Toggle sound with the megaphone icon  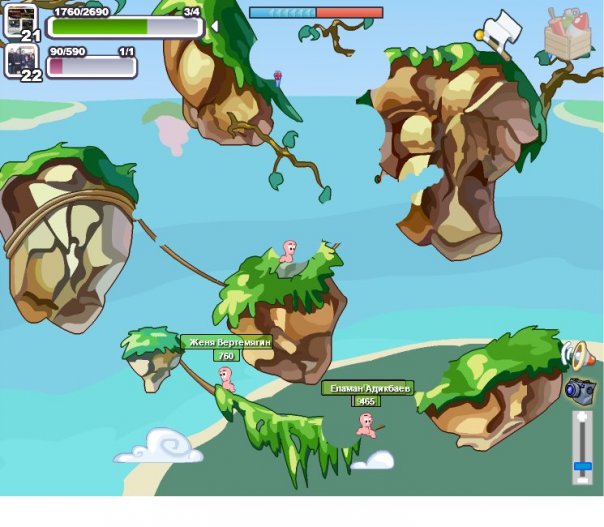[x=575, y=354]
